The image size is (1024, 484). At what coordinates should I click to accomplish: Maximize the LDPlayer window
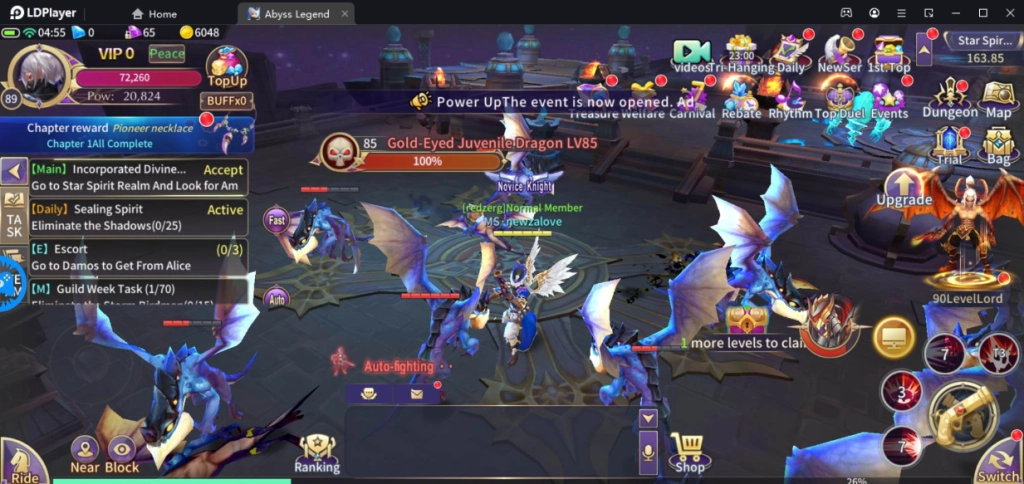(x=983, y=13)
